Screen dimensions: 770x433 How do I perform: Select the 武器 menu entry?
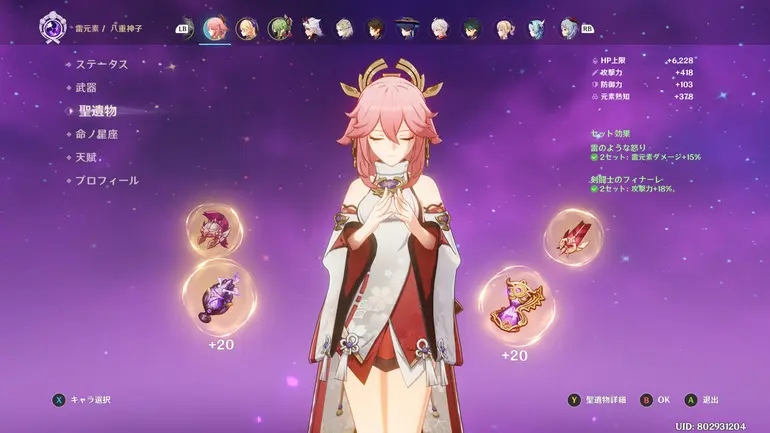[x=87, y=87]
